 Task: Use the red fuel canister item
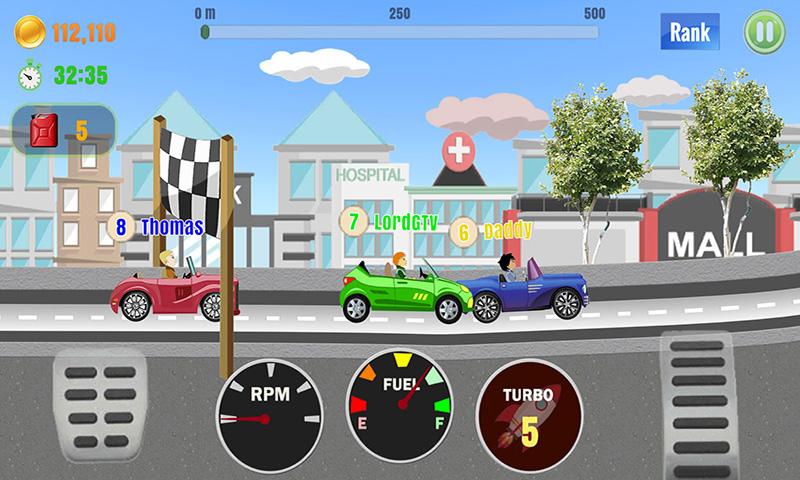pos(63,129)
